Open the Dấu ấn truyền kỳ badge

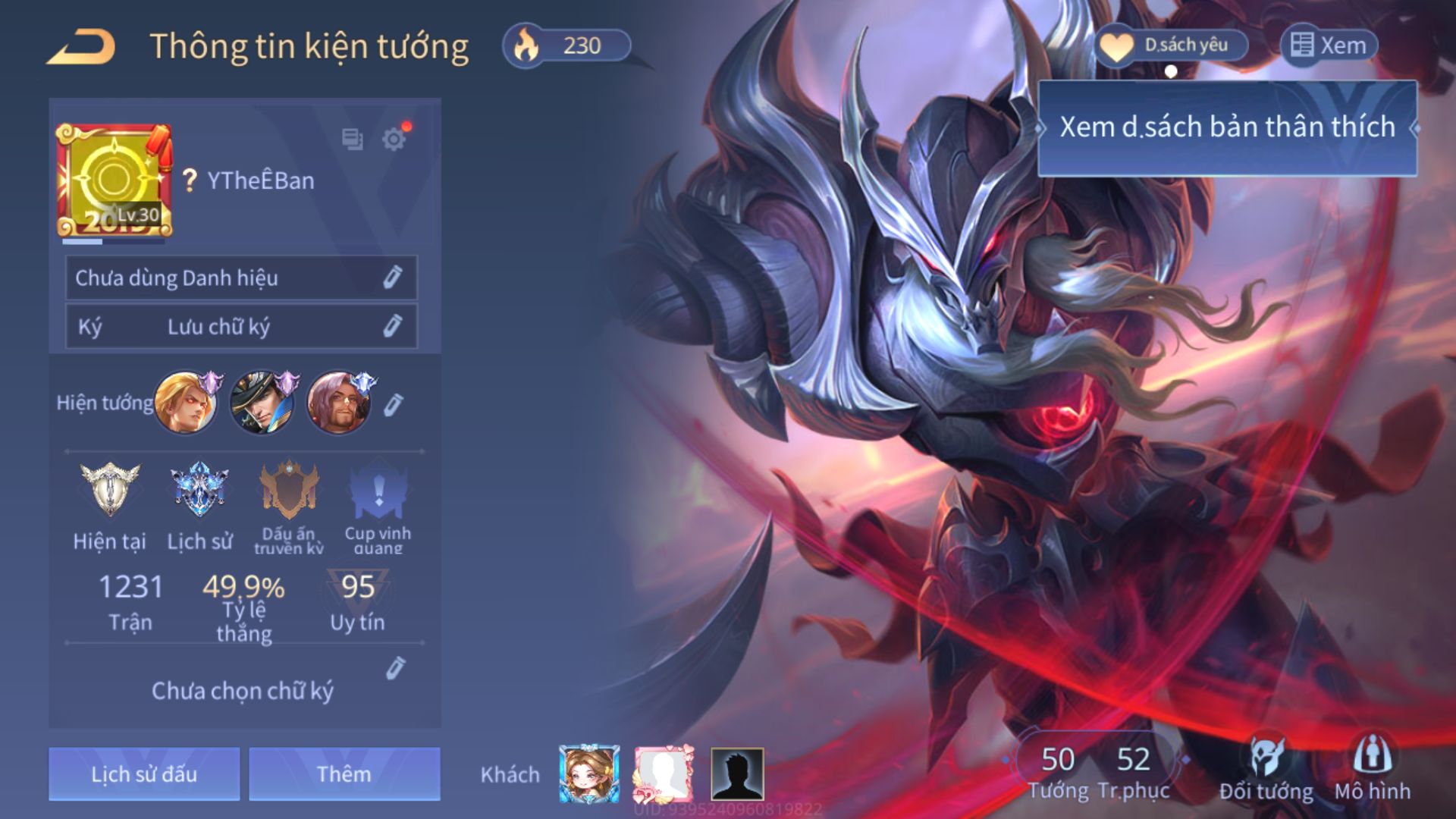289,491
